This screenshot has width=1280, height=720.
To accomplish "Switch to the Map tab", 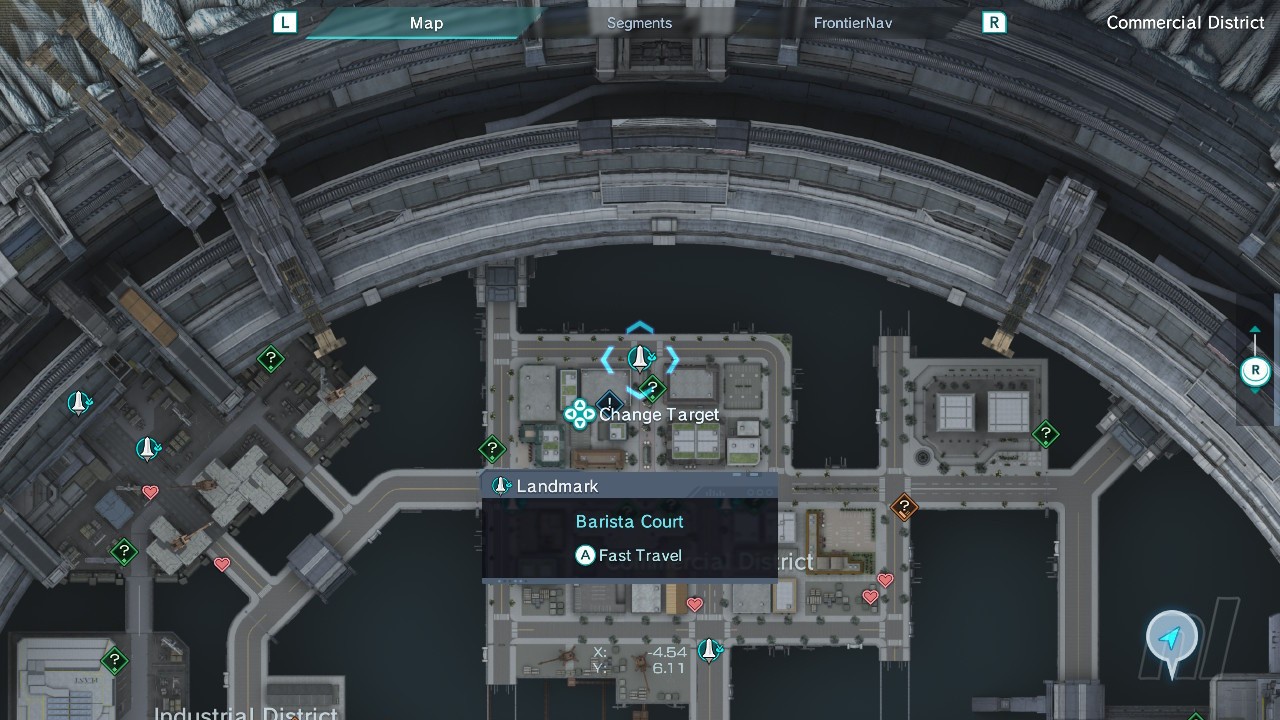I will coord(426,23).
